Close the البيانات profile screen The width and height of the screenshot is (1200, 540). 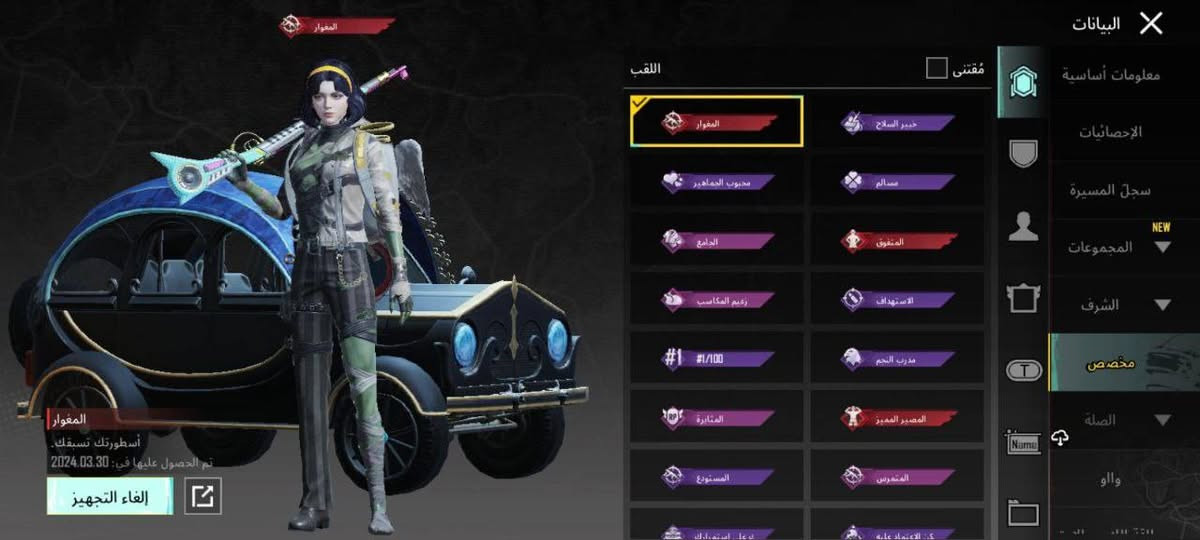coord(1151,24)
